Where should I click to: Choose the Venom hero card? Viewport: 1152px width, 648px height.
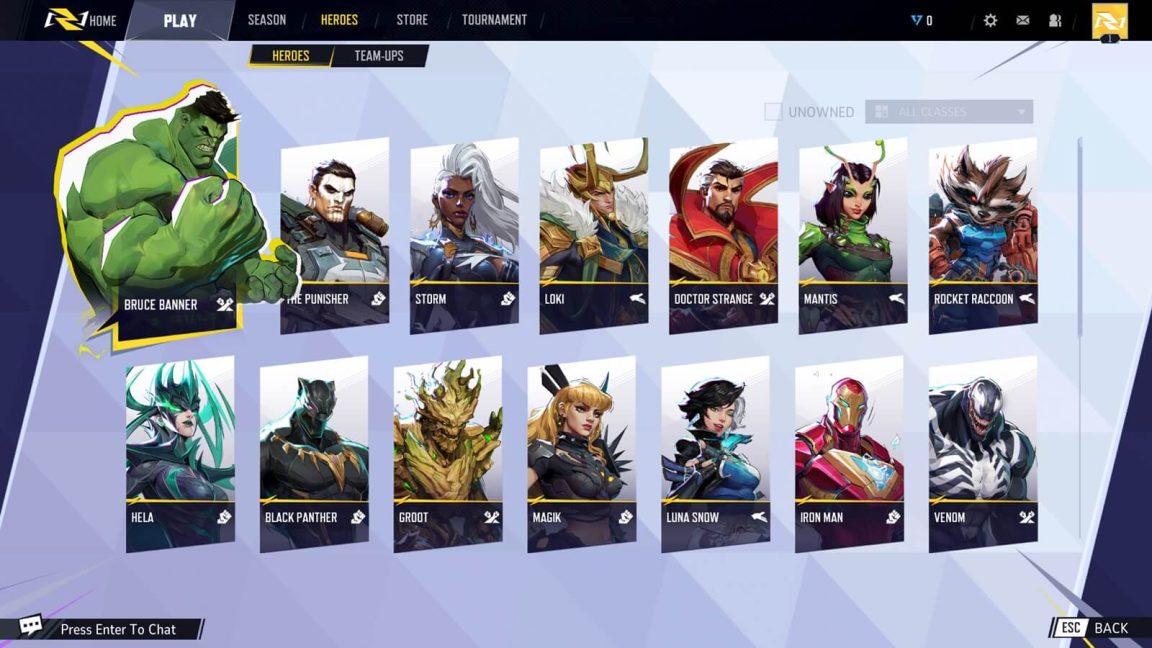[983, 453]
